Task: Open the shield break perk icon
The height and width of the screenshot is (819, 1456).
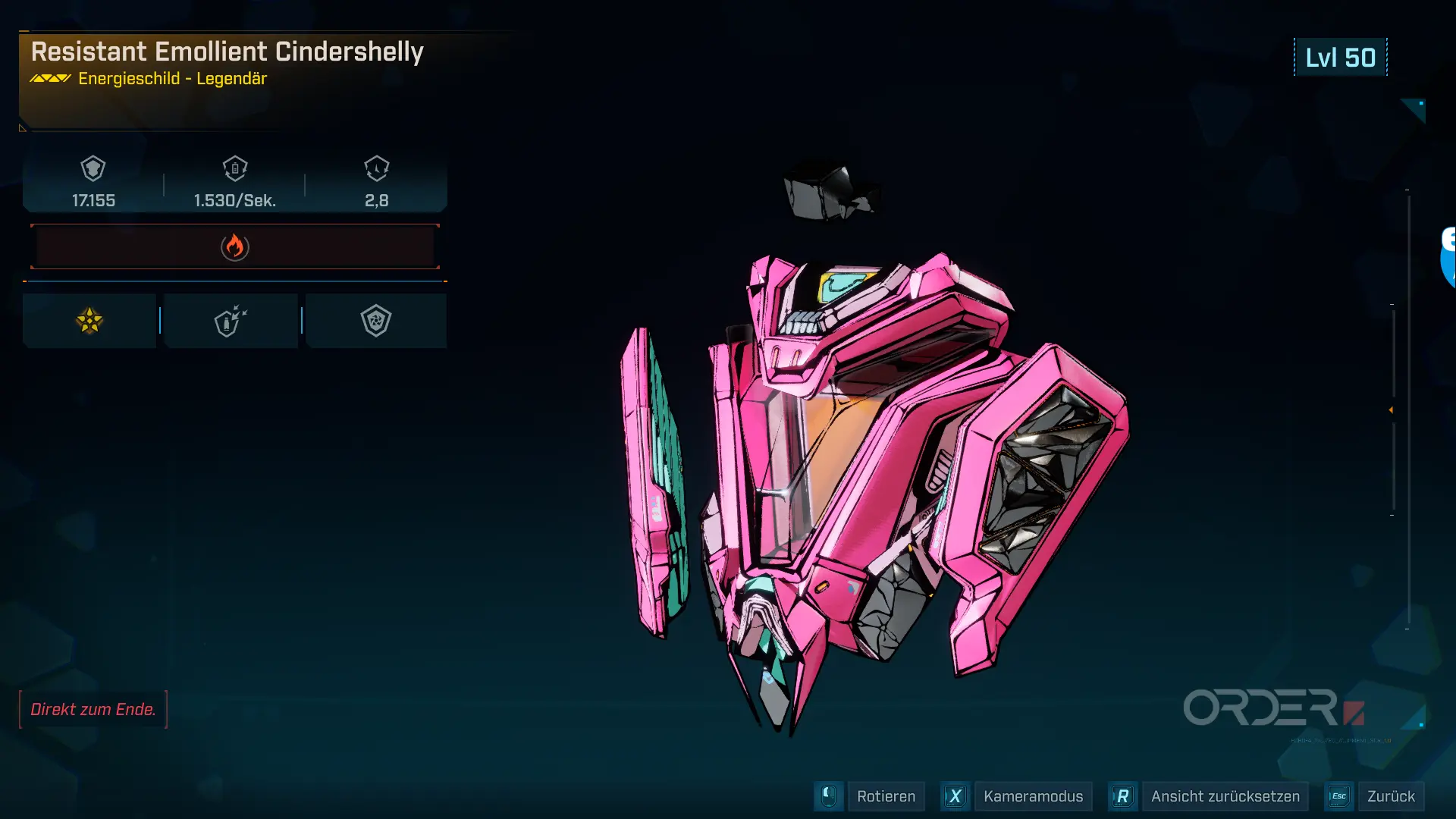Action: click(x=231, y=320)
